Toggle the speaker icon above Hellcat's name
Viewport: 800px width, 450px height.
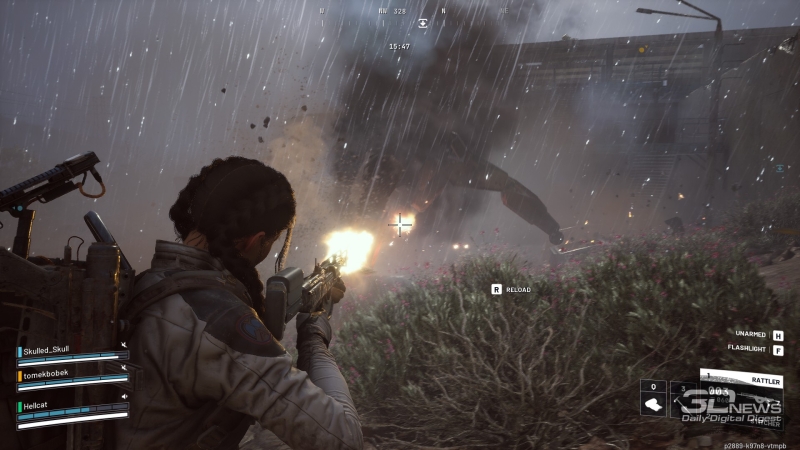(122, 395)
